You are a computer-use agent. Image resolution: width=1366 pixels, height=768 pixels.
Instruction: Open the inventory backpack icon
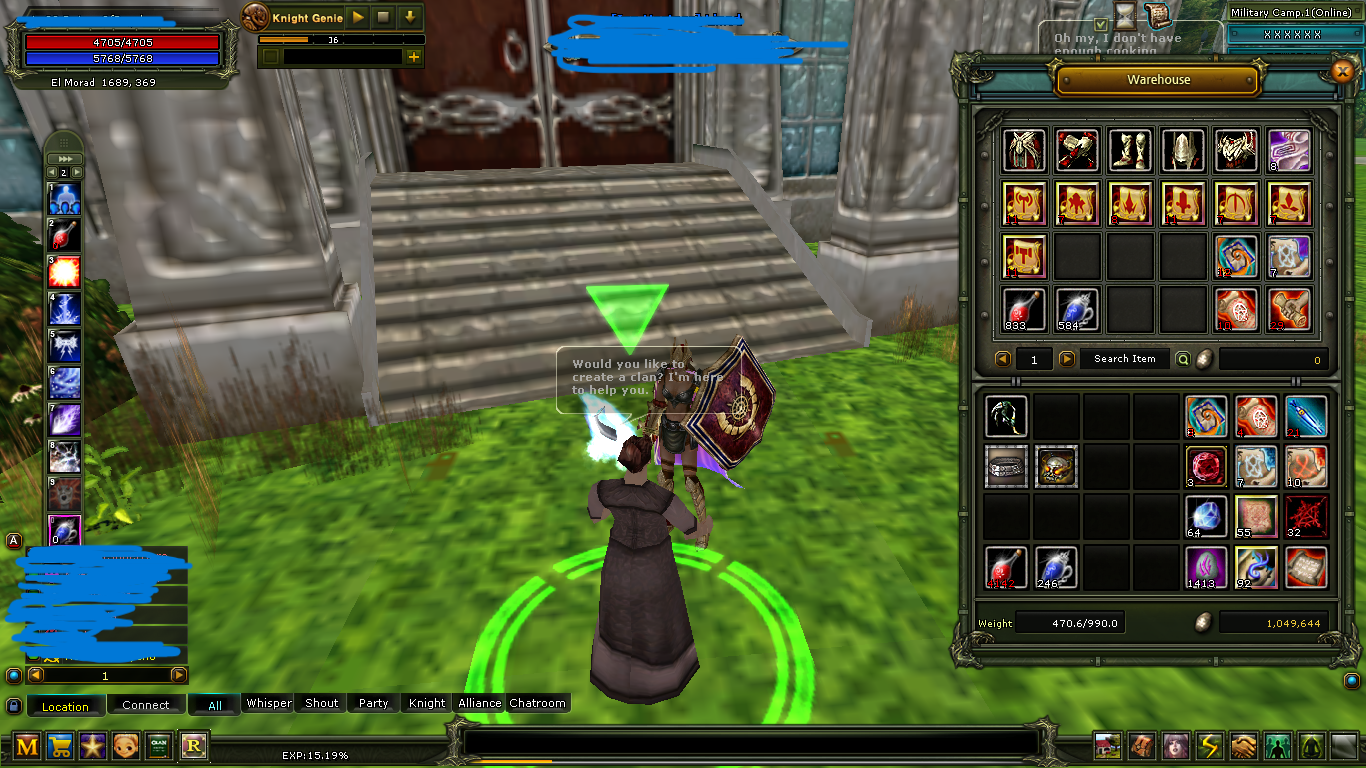click(x=1142, y=746)
